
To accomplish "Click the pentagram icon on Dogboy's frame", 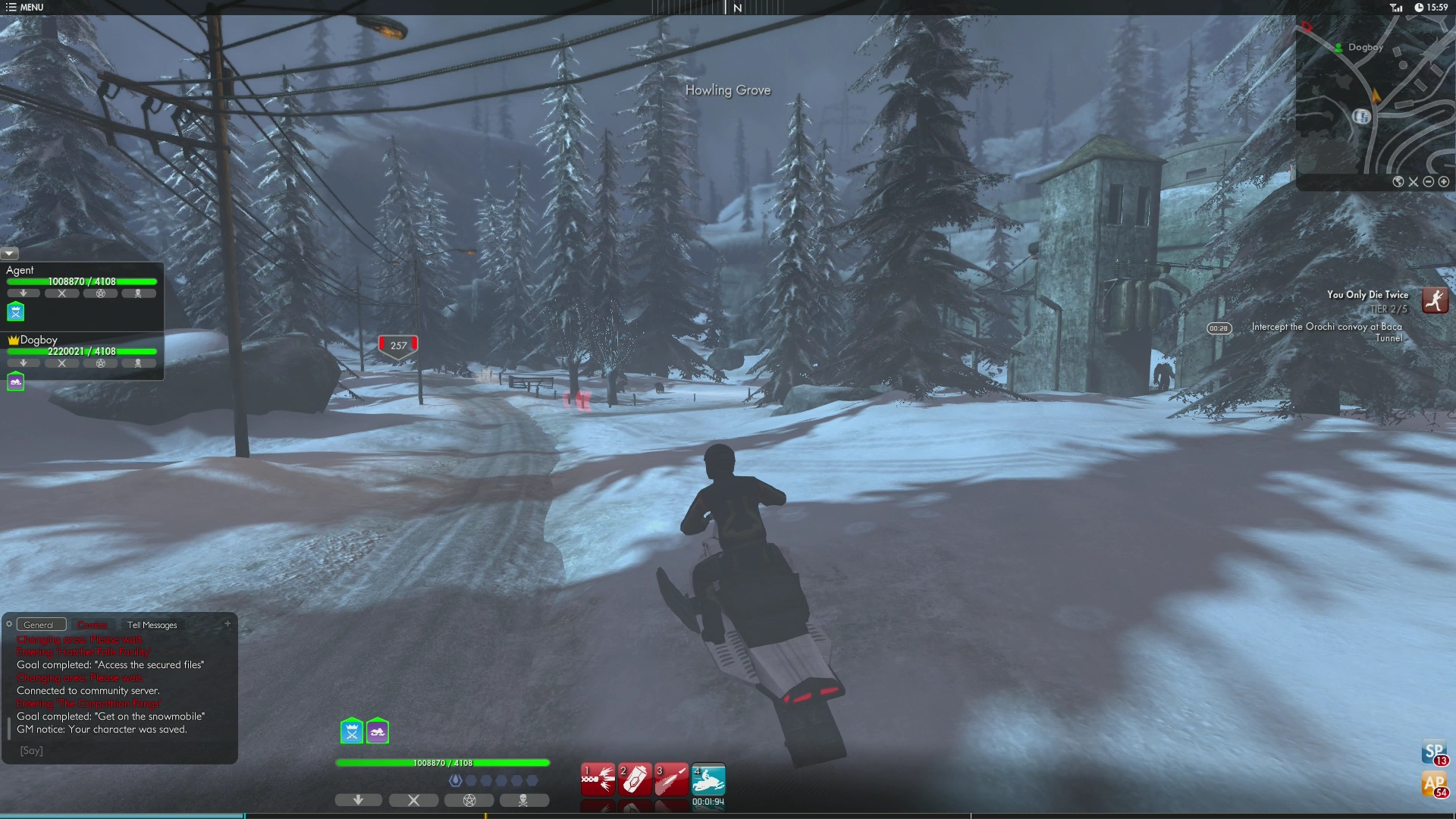I will (x=101, y=362).
